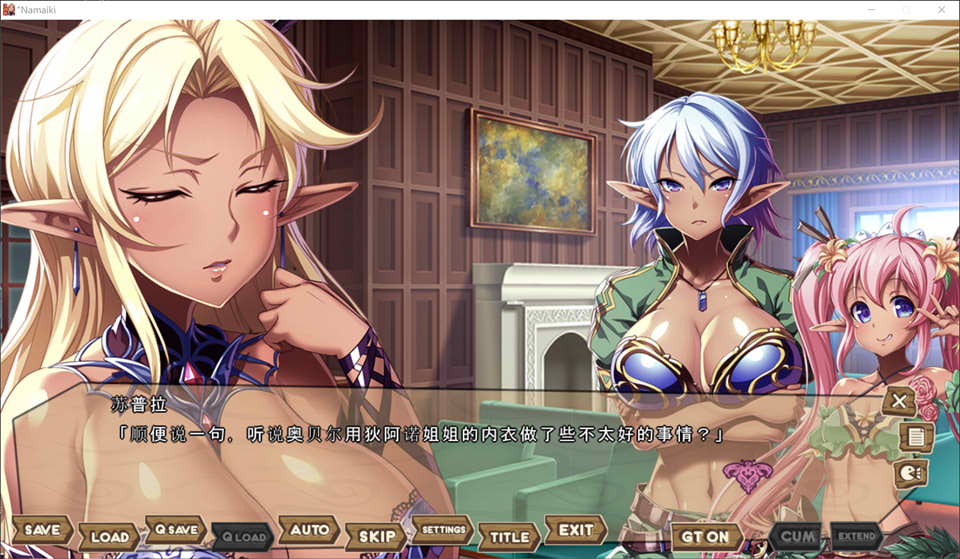960x559 pixels.
Task: Click the EXIT button
Action: 576,530
